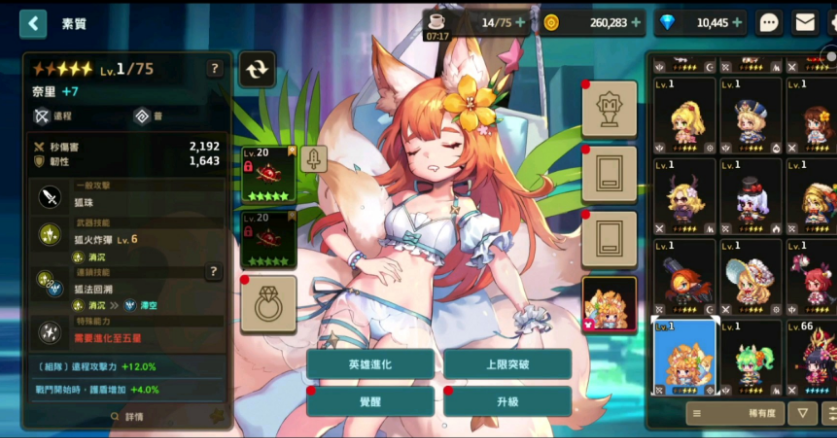Toggle sort order with the triangle button
This screenshot has height=438, width=837.
[x=802, y=412]
